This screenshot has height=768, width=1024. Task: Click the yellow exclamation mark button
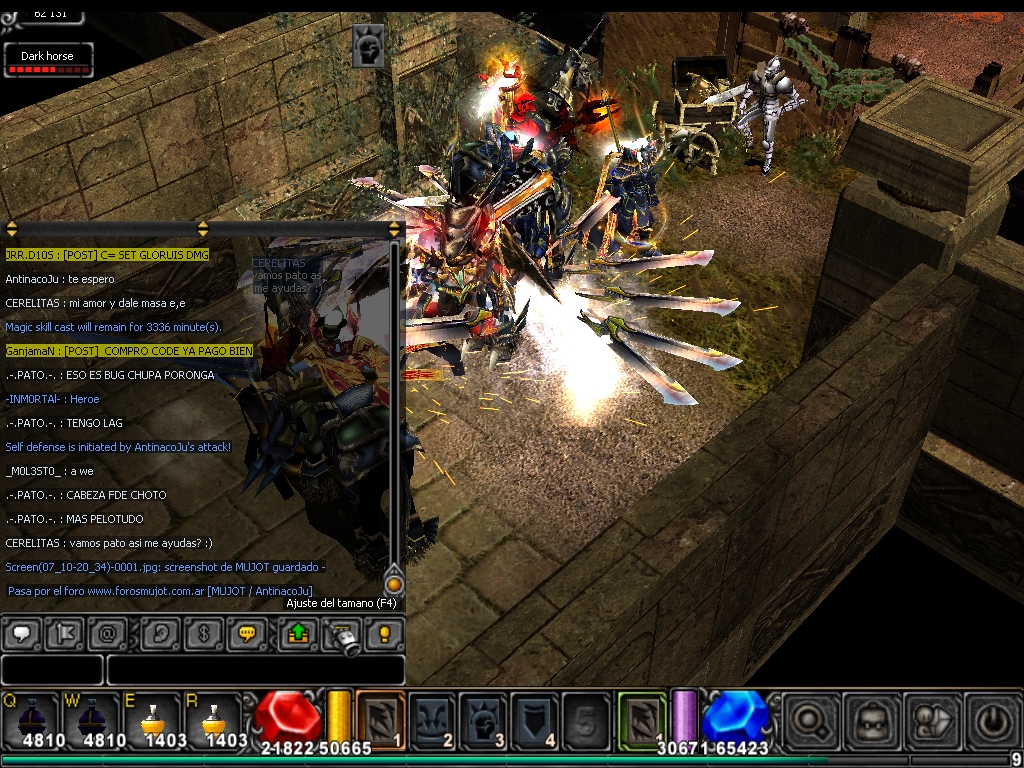tap(384, 633)
